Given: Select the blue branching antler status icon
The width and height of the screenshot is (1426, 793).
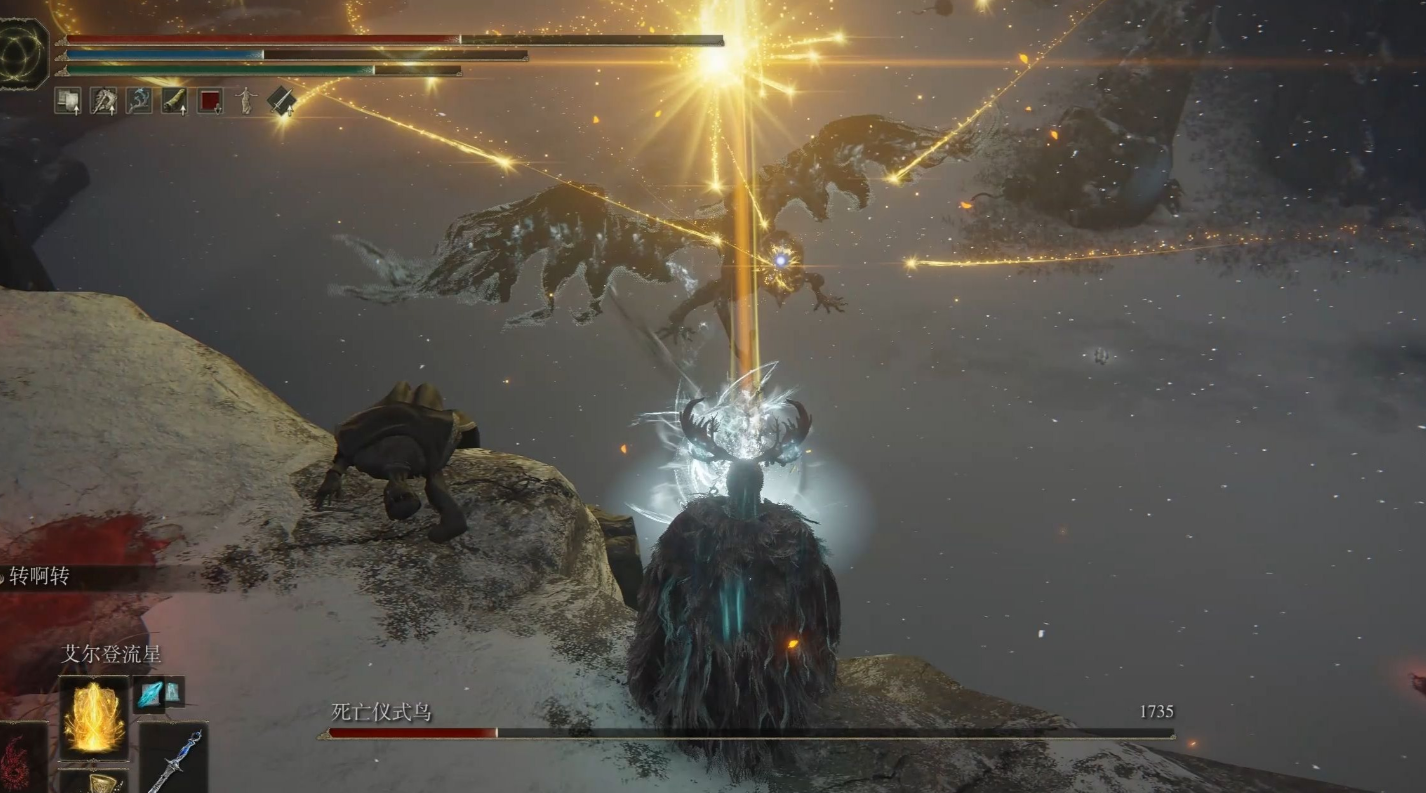Looking at the screenshot, I should tap(139, 100).
